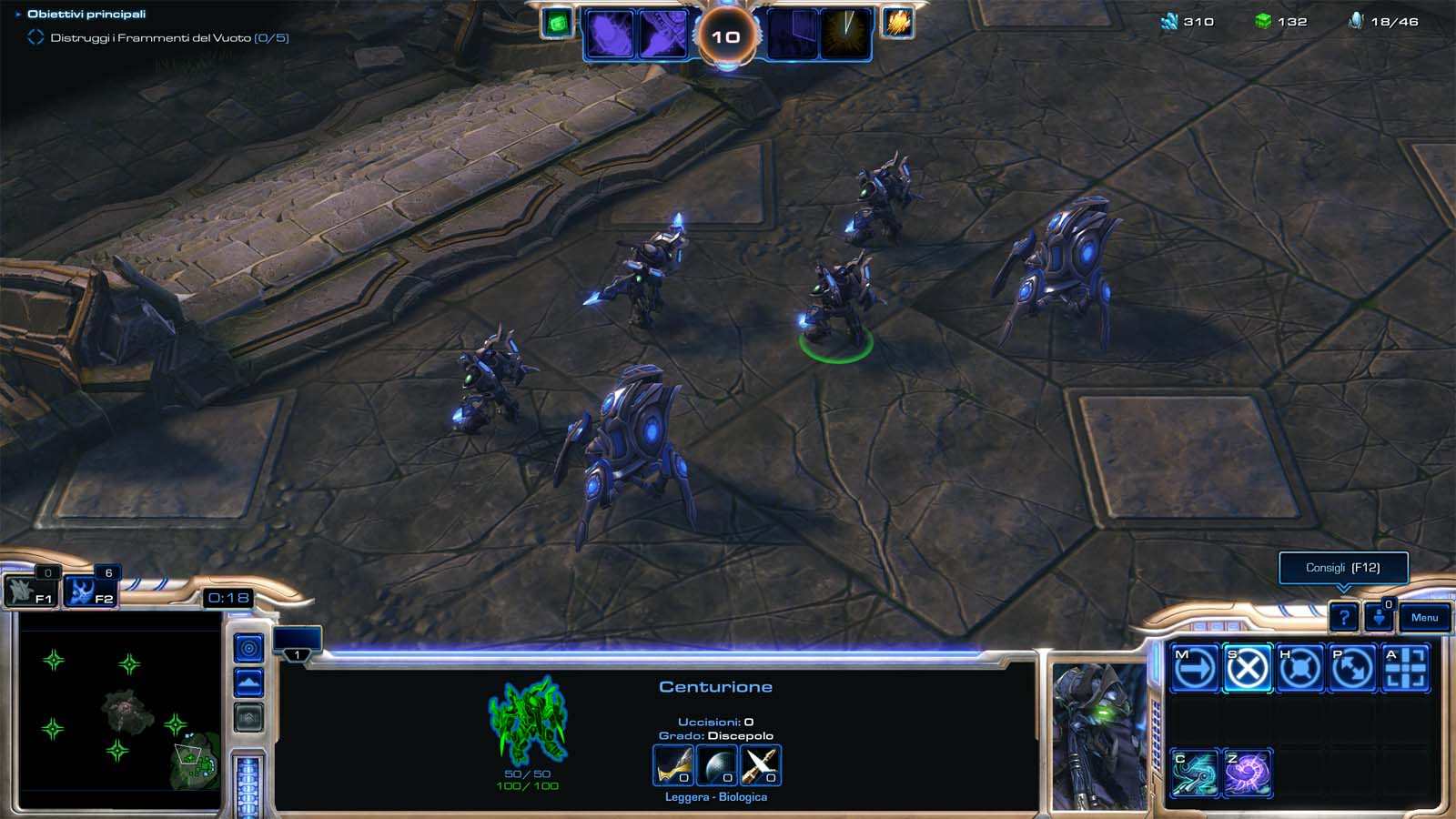Select the green cube icon at top bar
Screen dimensions: 1456x819
[557, 23]
